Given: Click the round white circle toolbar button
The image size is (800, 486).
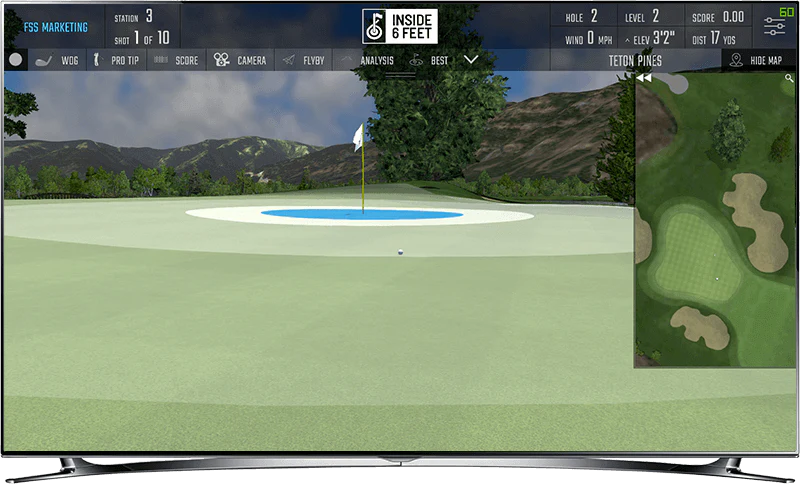Looking at the screenshot, I should click(15, 60).
